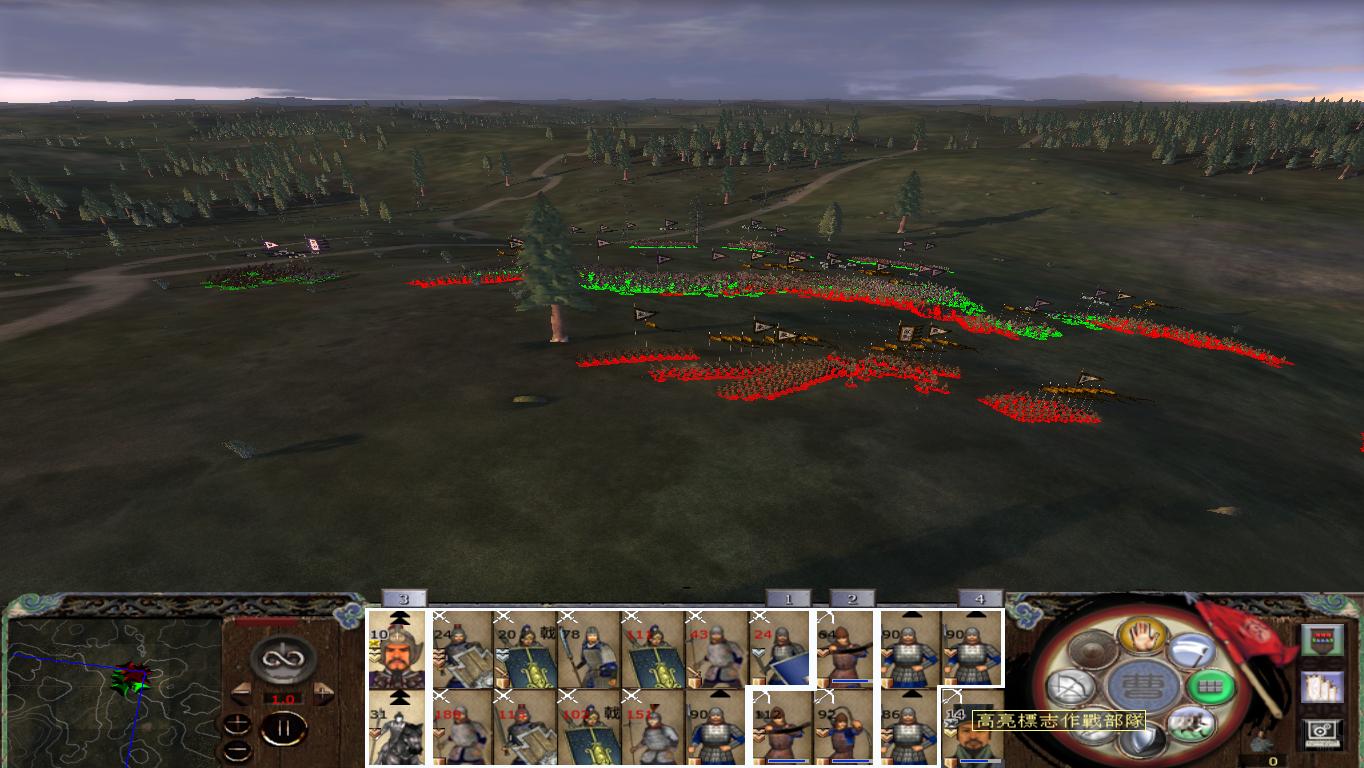
Task: Open the battle scrolls panel icon
Action: pyautogui.click(x=1322, y=689)
